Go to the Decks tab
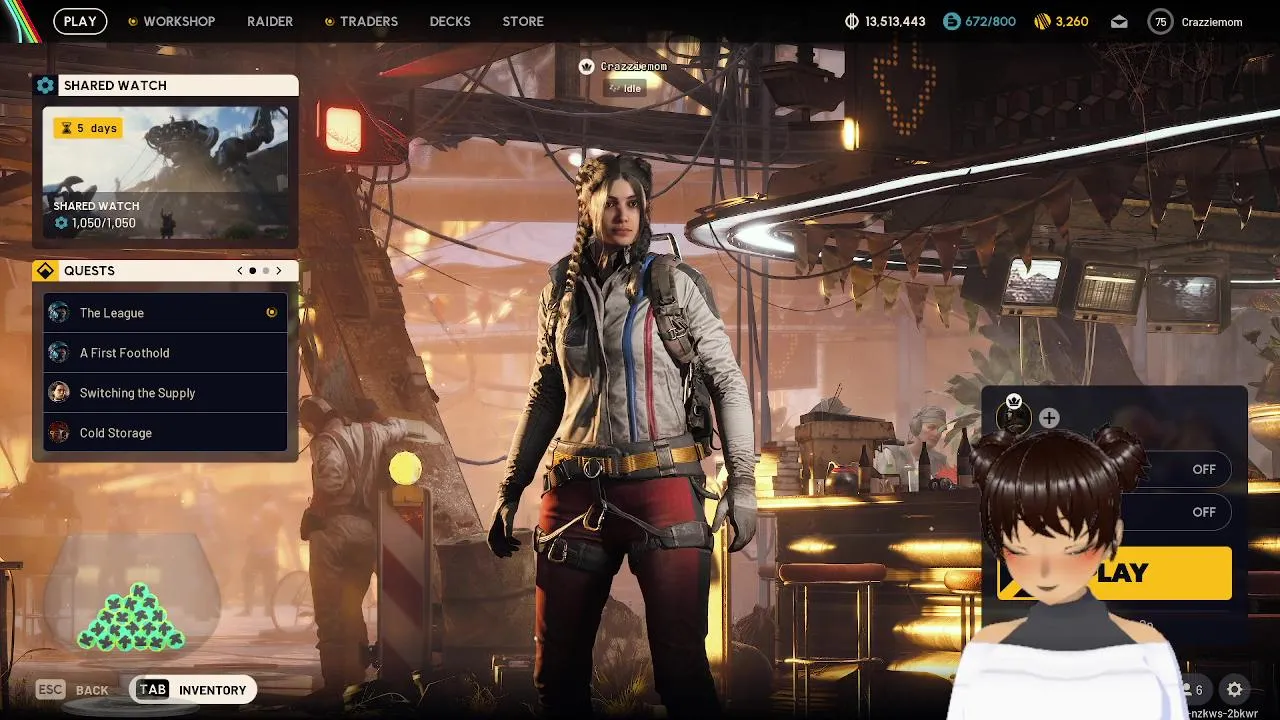This screenshot has height=720, width=1280. click(450, 21)
